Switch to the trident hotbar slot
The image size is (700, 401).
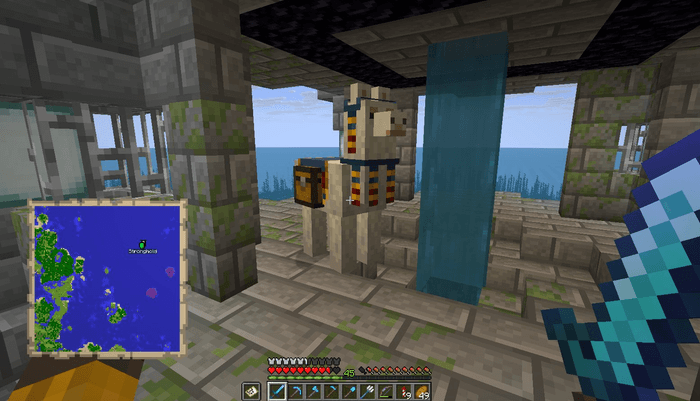[367, 390]
